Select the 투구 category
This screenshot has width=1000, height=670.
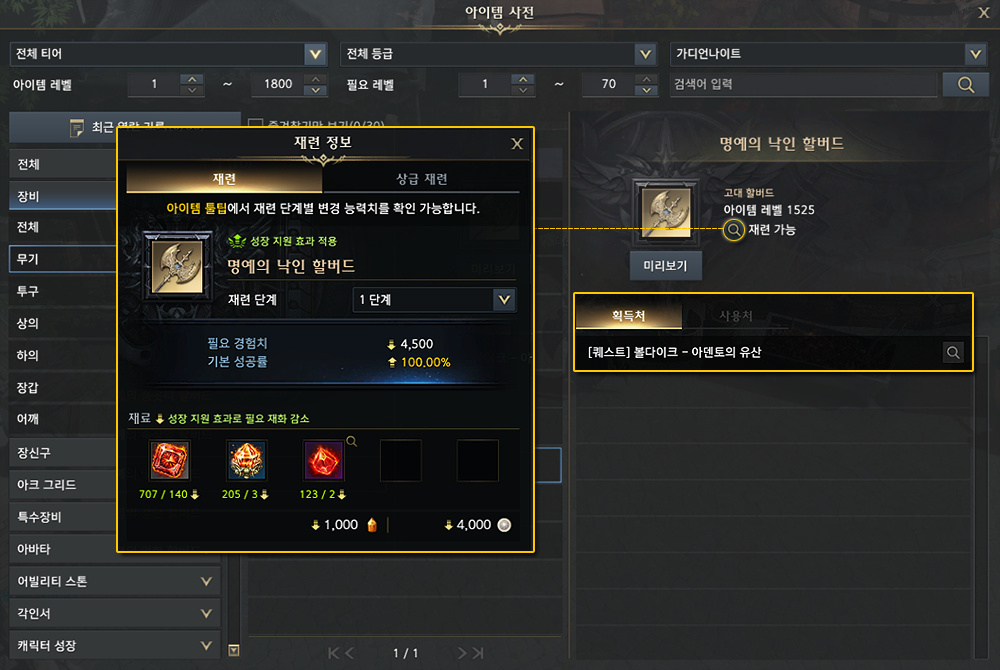click(x=60, y=291)
